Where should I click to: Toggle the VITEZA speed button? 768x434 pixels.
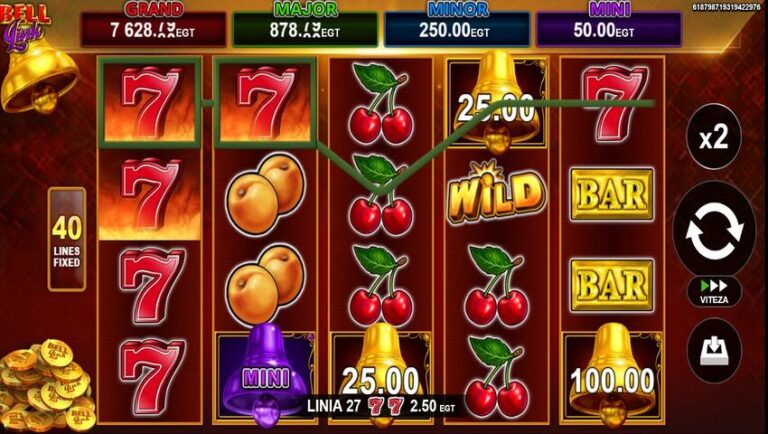(714, 291)
